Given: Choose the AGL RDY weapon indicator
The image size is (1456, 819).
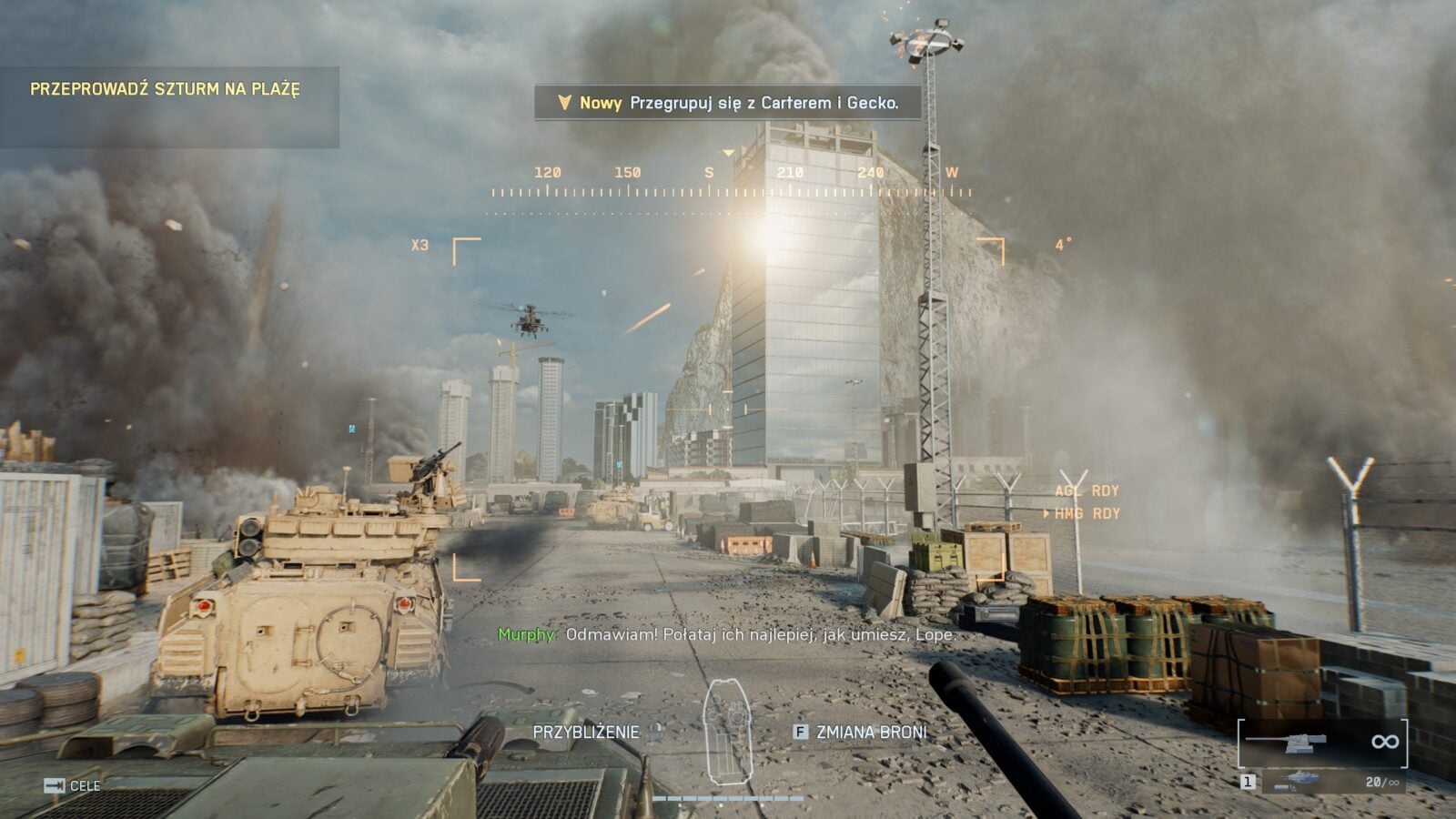Looking at the screenshot, I should [x=1087, y=490].
